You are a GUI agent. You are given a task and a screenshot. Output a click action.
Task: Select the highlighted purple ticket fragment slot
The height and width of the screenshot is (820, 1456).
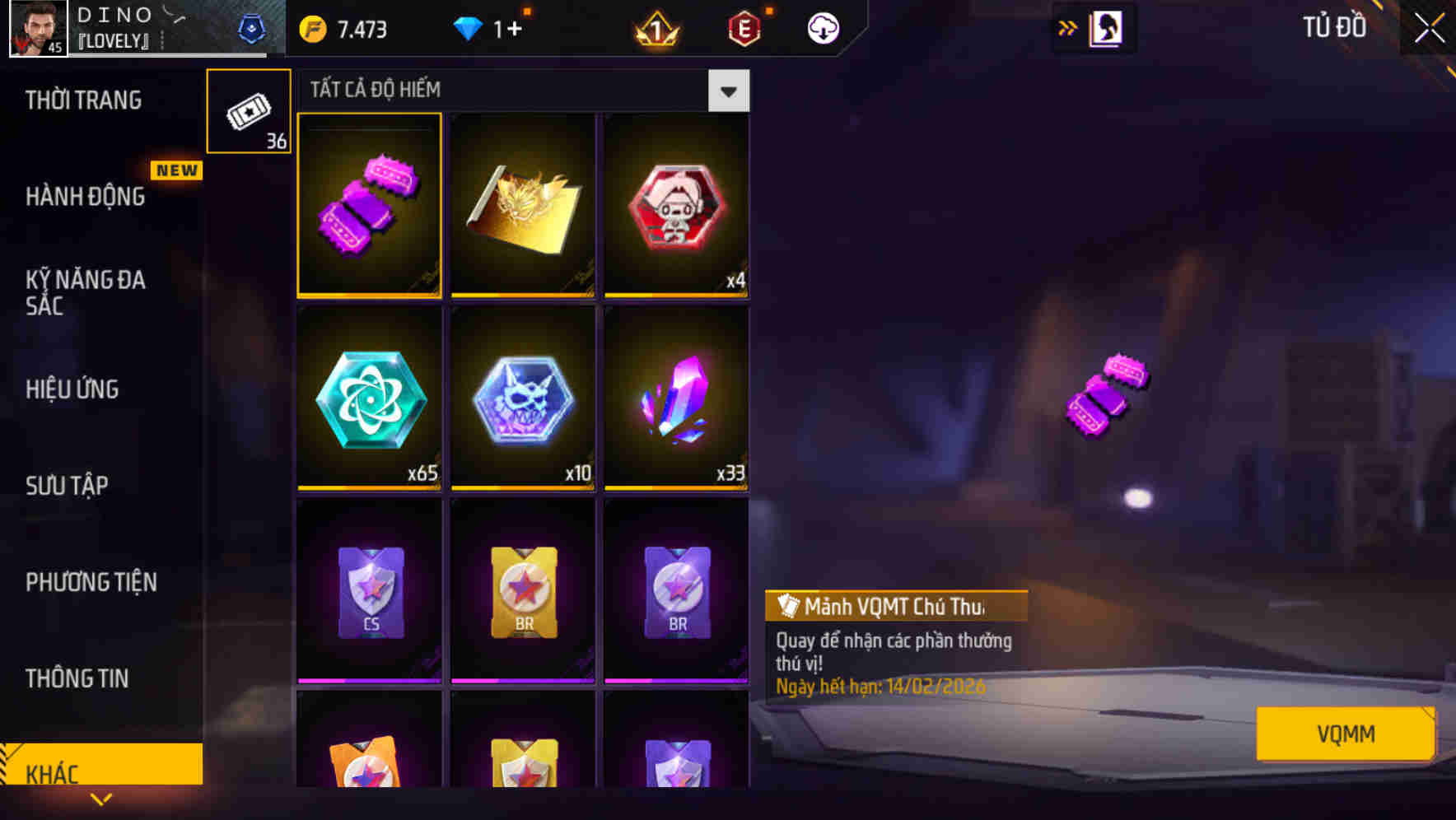click(x=370, y=205)
